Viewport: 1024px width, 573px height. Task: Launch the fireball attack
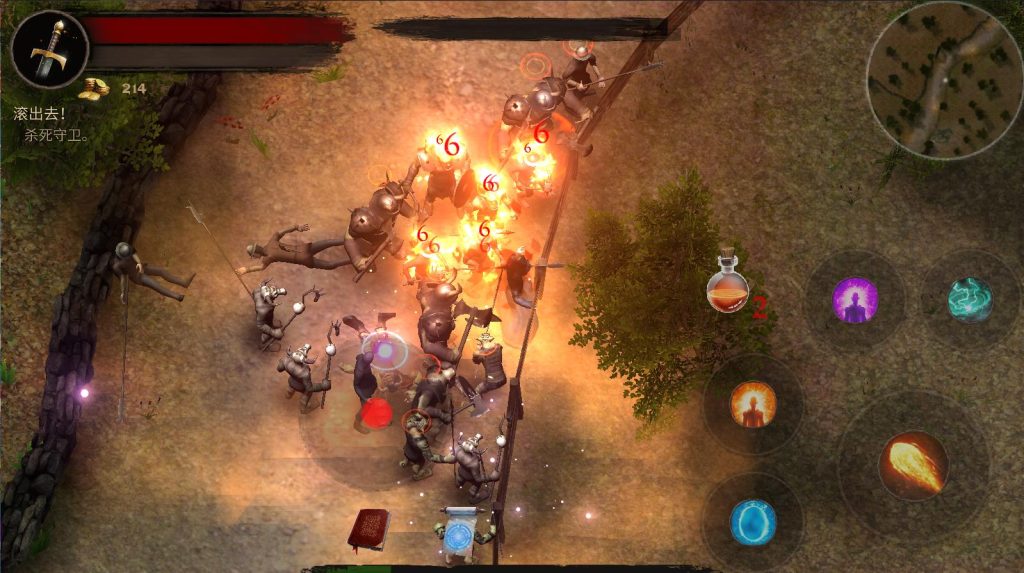coord(913,465)
